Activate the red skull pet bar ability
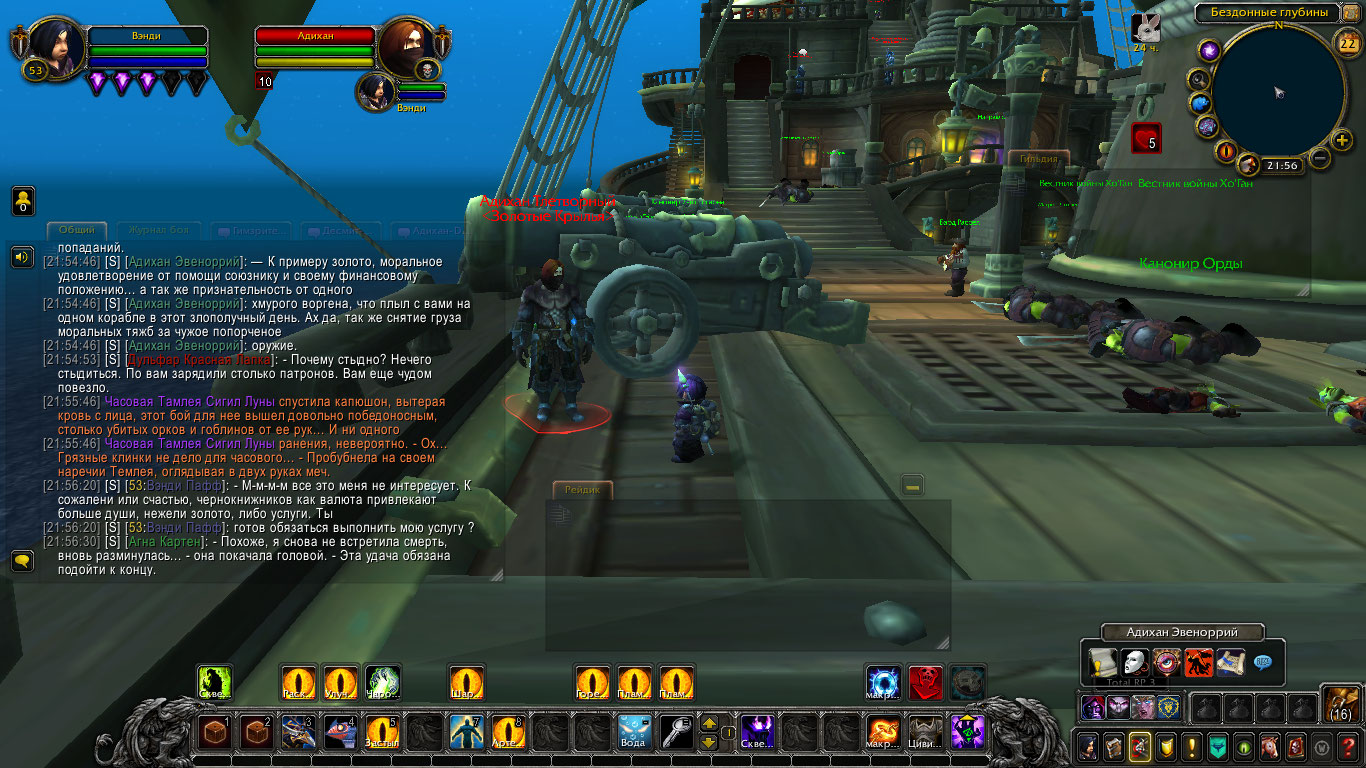The height and width of the screenshot is (768, 1366). pyautogui.click(x=926, y=682)
